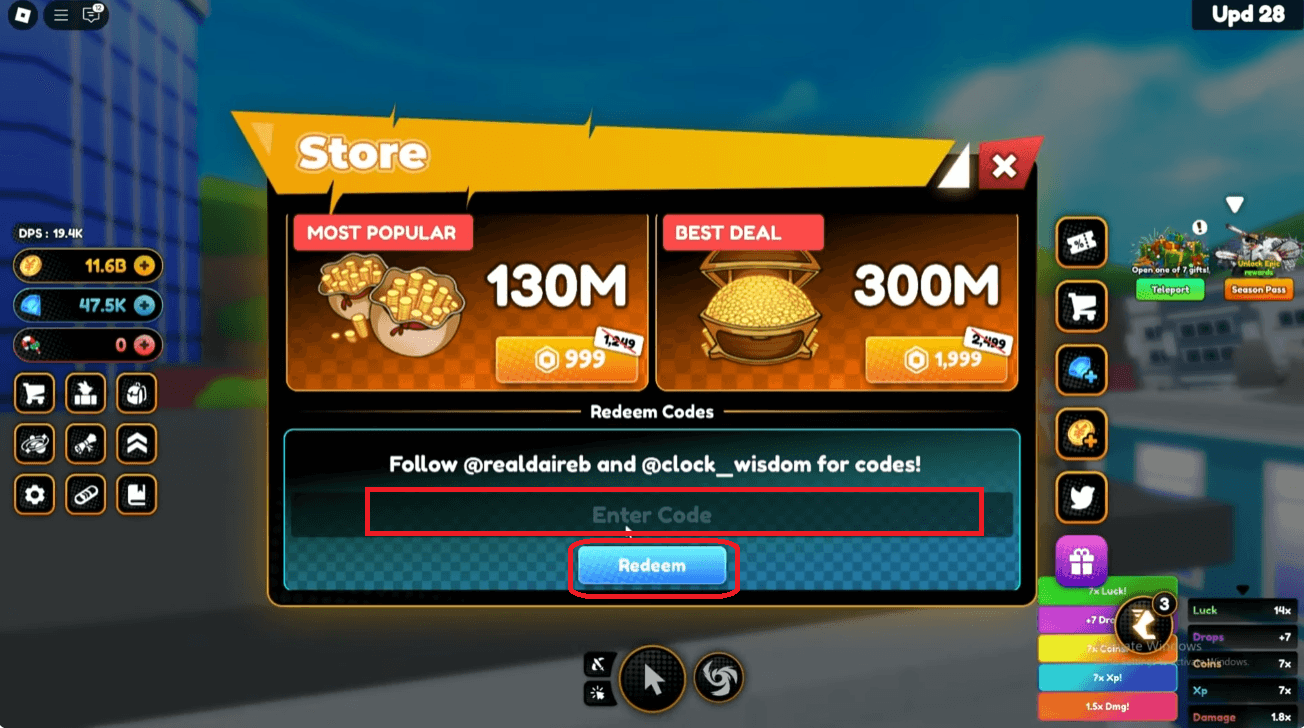Click the spiral ability icon at bottom center

[719, 678]
